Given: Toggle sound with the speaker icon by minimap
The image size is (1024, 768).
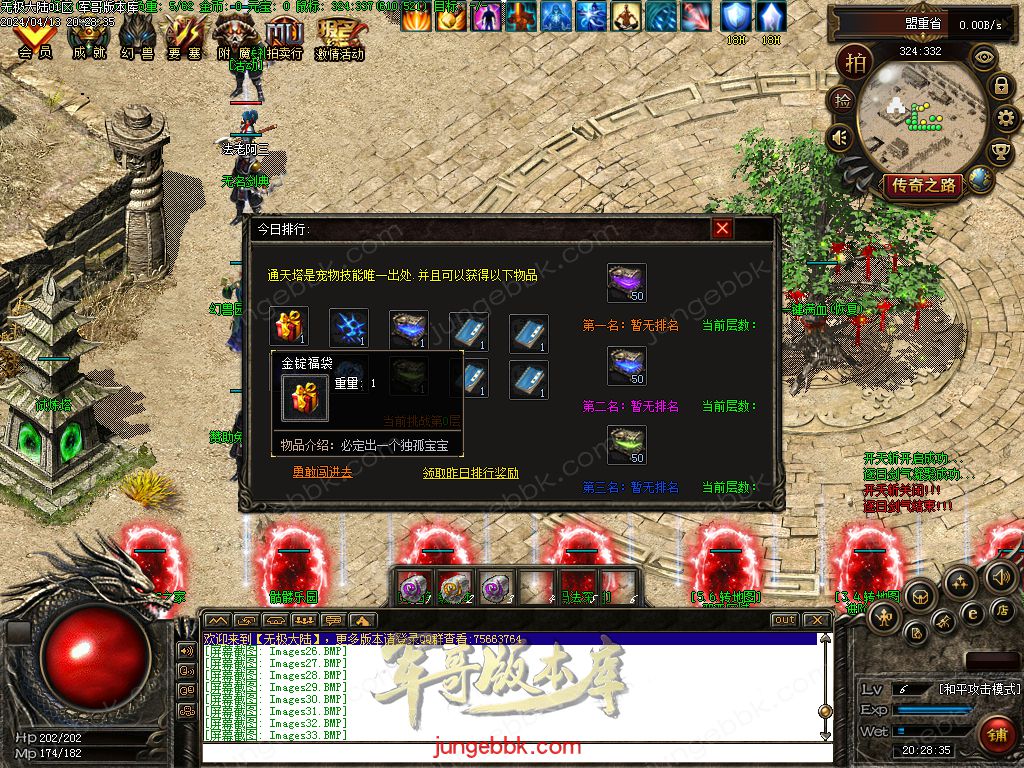Looking at the screenshot, I should (840, 137).
